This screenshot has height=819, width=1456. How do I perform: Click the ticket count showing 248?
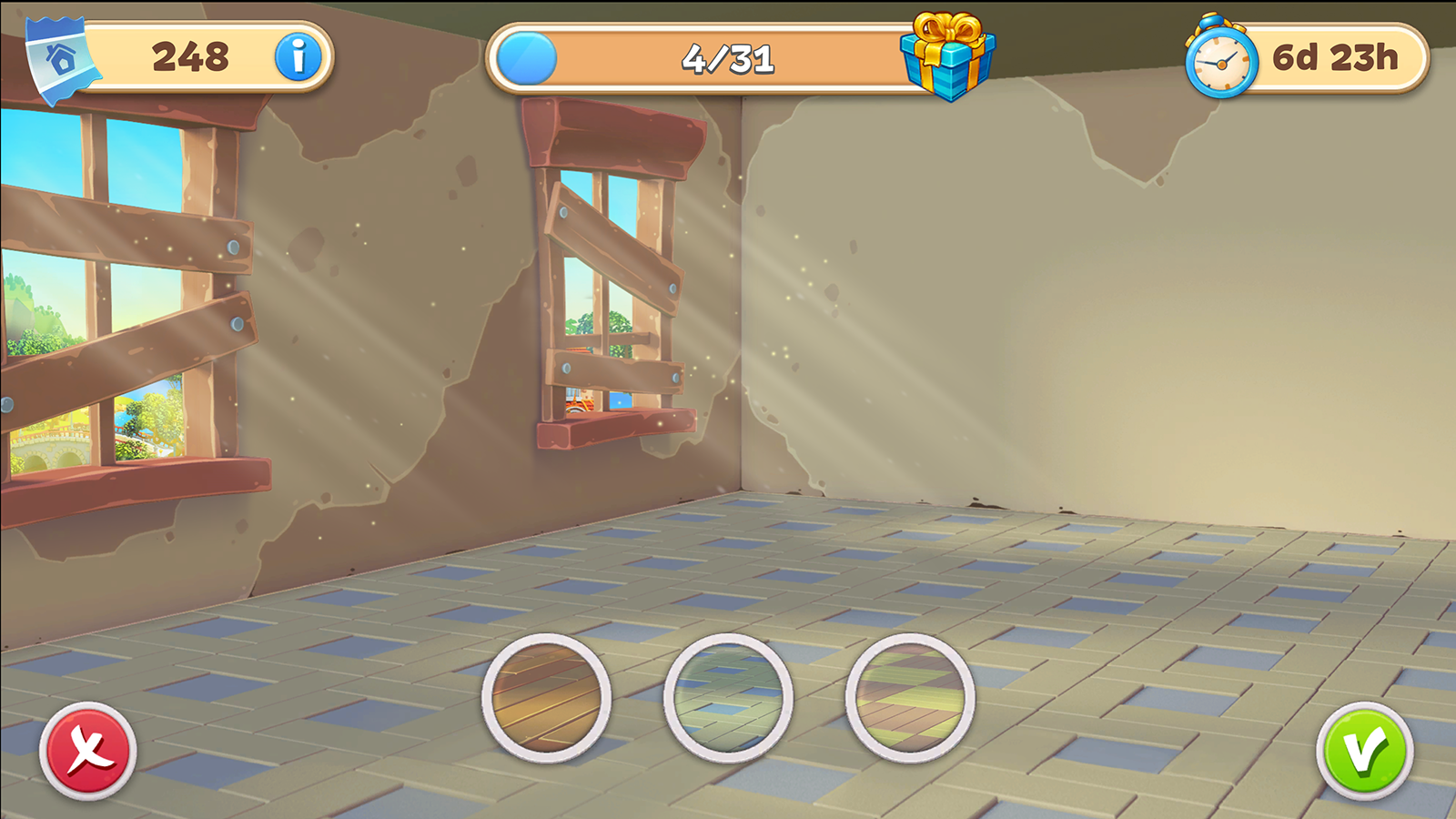(191, 56)
